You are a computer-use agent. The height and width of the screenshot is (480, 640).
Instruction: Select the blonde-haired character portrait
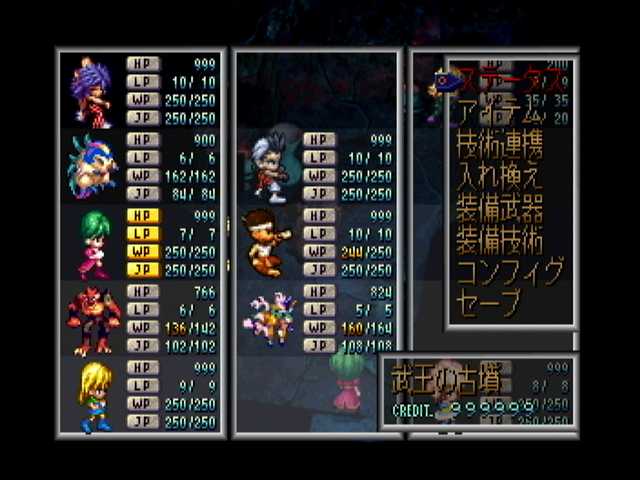(93, 394)
